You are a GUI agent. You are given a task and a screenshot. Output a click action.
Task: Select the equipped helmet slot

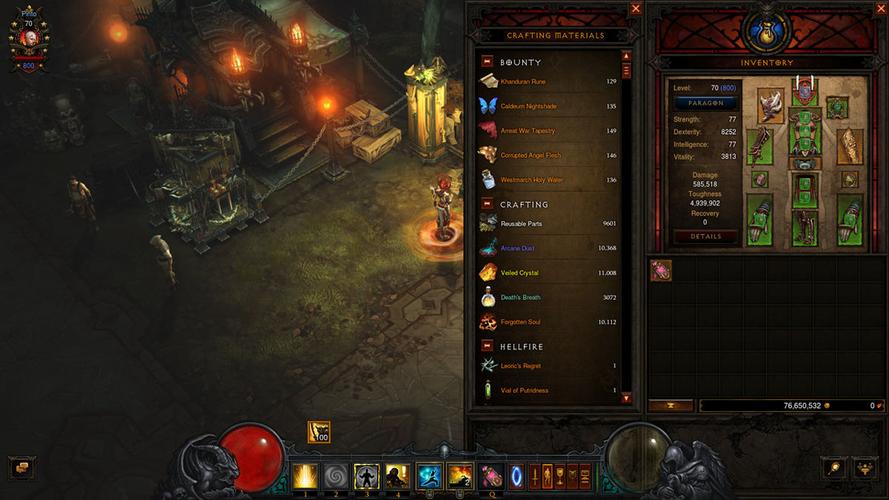point(805,94)
